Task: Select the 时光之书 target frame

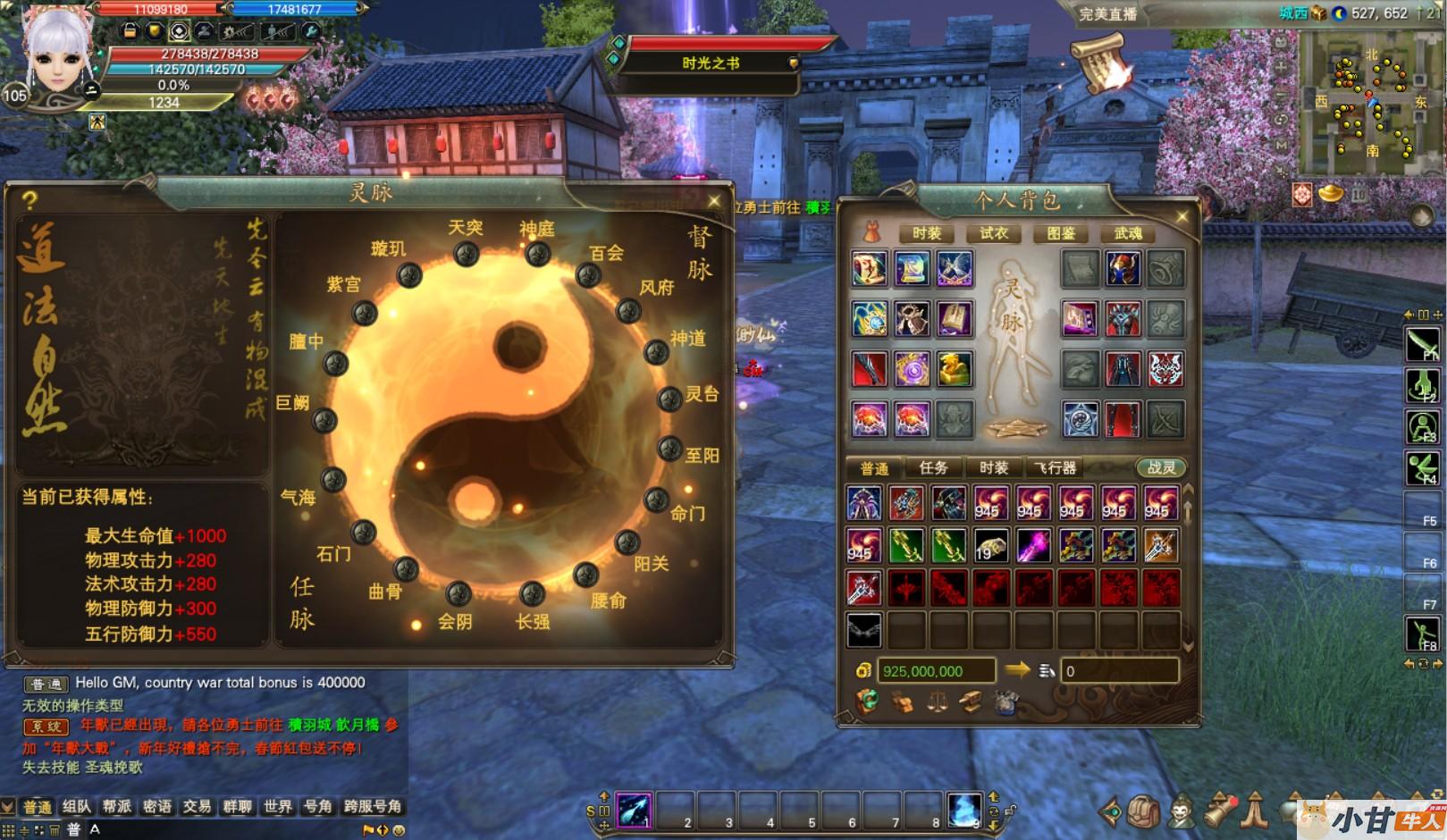Action: click(711, 63)
